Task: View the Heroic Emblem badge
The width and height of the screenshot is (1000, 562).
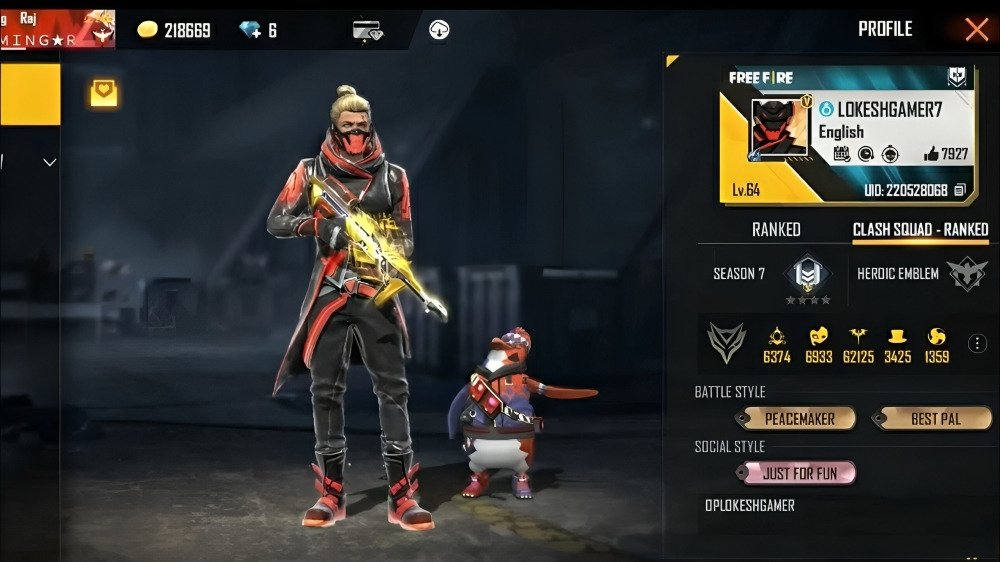Action: [x=966, y=274]
